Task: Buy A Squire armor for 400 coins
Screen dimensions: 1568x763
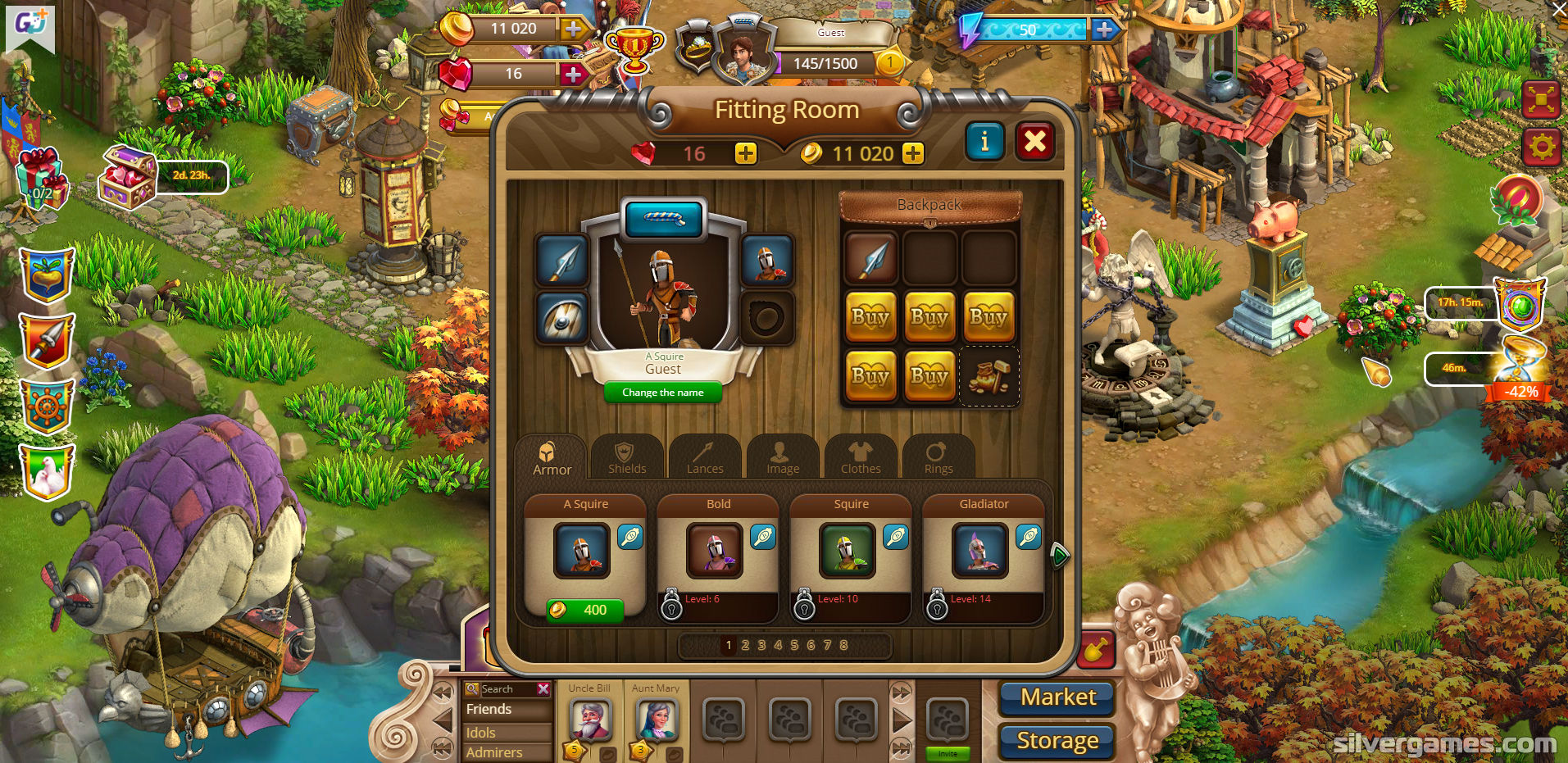Action: click(584, 610)
